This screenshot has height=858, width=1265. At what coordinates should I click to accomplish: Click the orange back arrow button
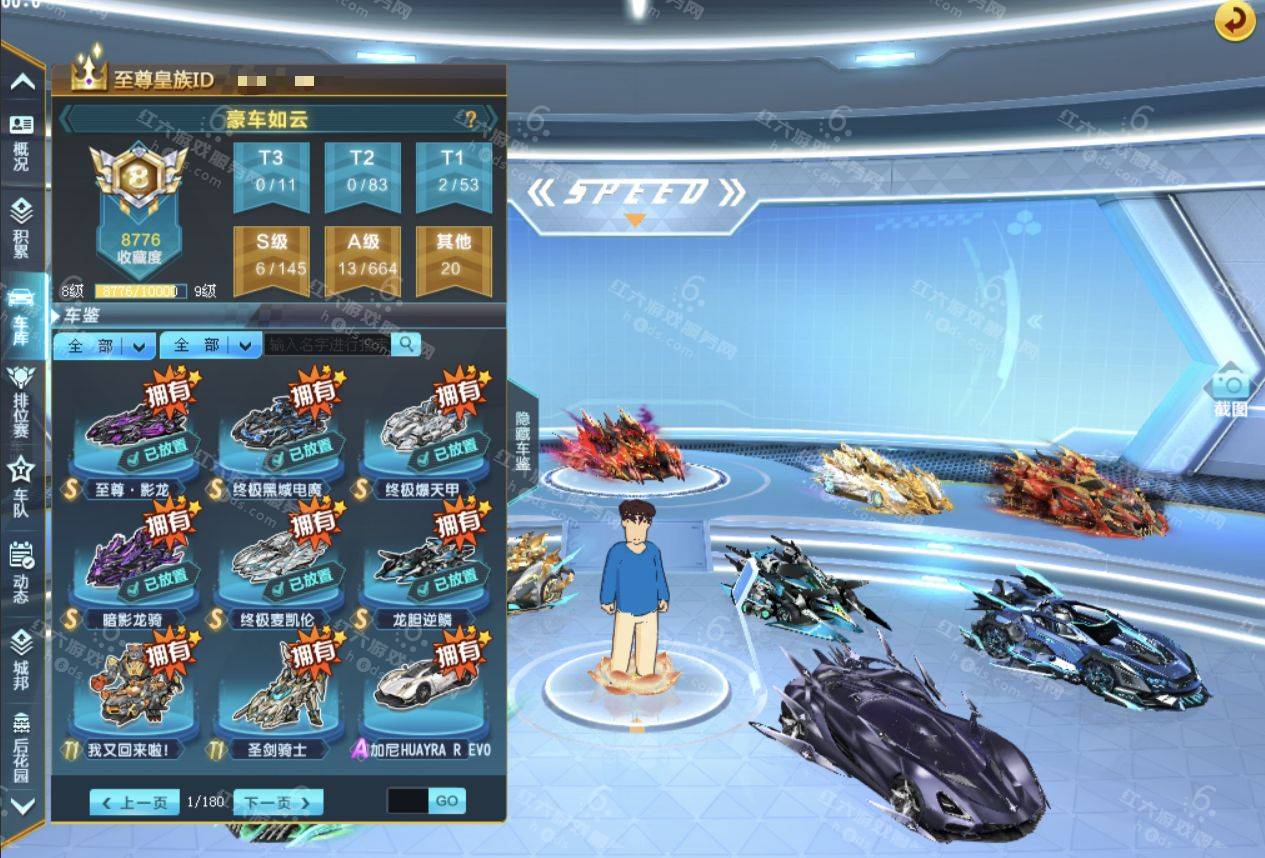pyautogui.click(x=1235, y=21)
